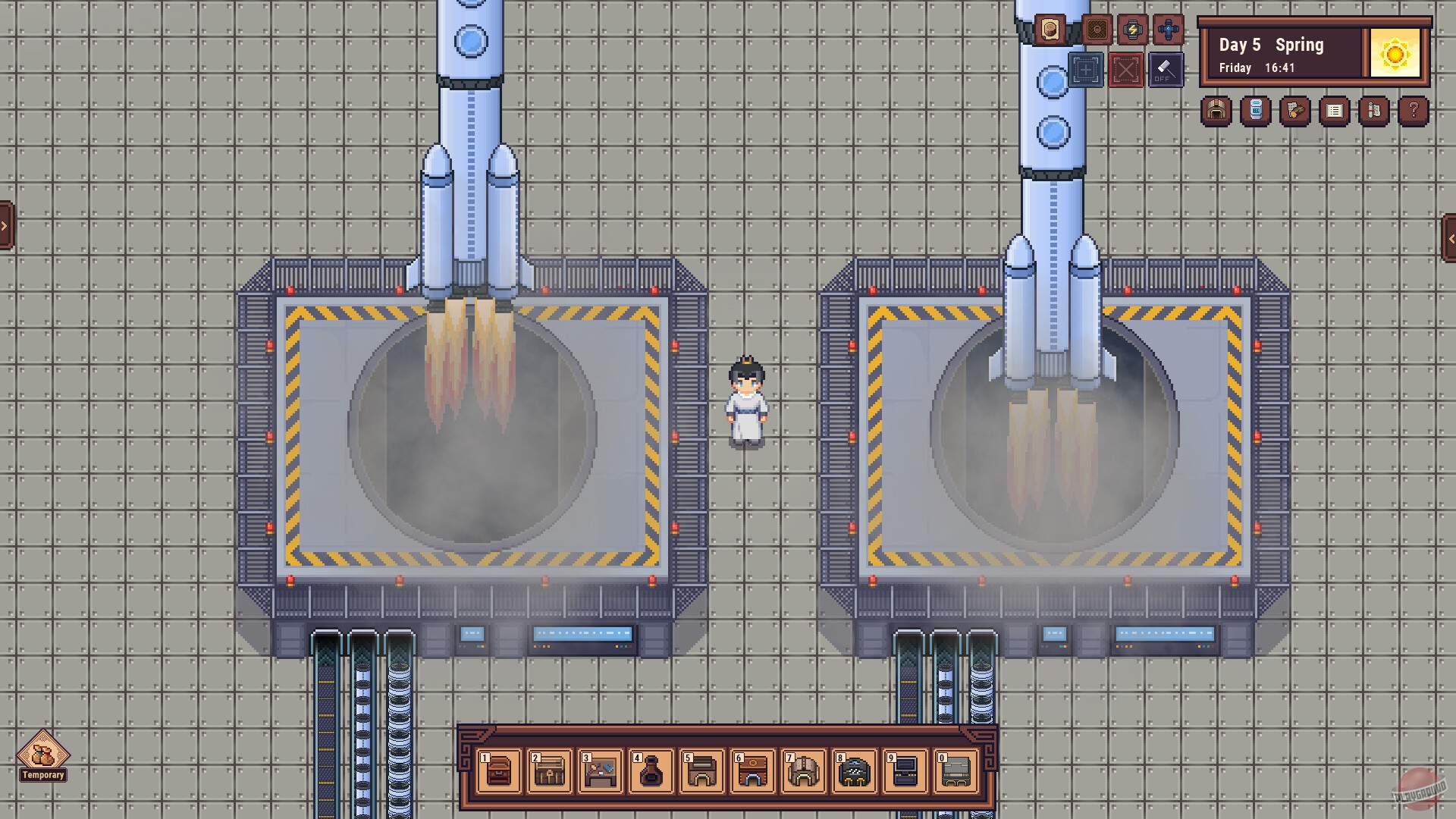
Task: Open the water dispenser machine icon
Action: pos(1256,110)
